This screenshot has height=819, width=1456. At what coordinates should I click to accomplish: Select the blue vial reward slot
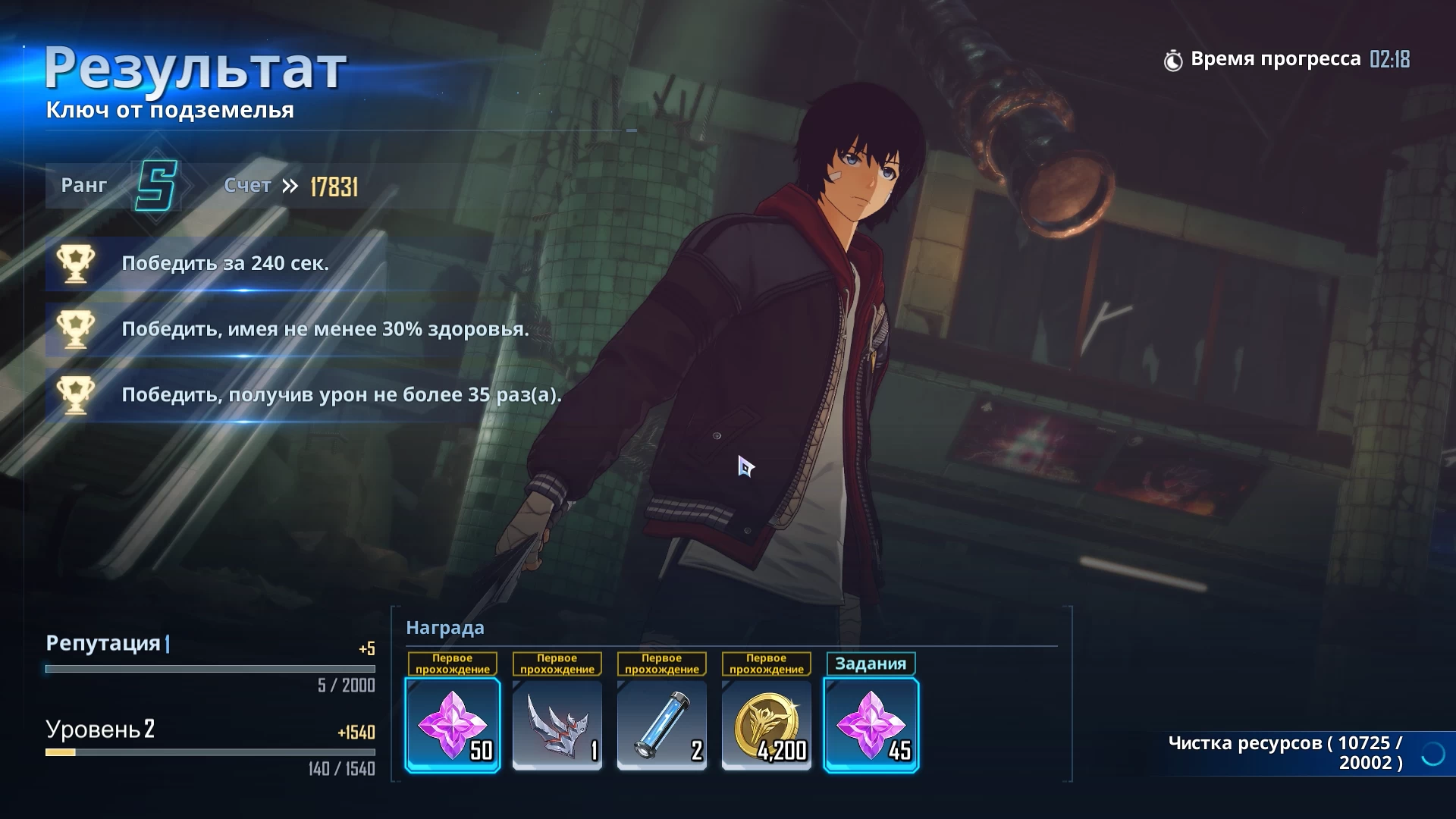click(662, 725)
